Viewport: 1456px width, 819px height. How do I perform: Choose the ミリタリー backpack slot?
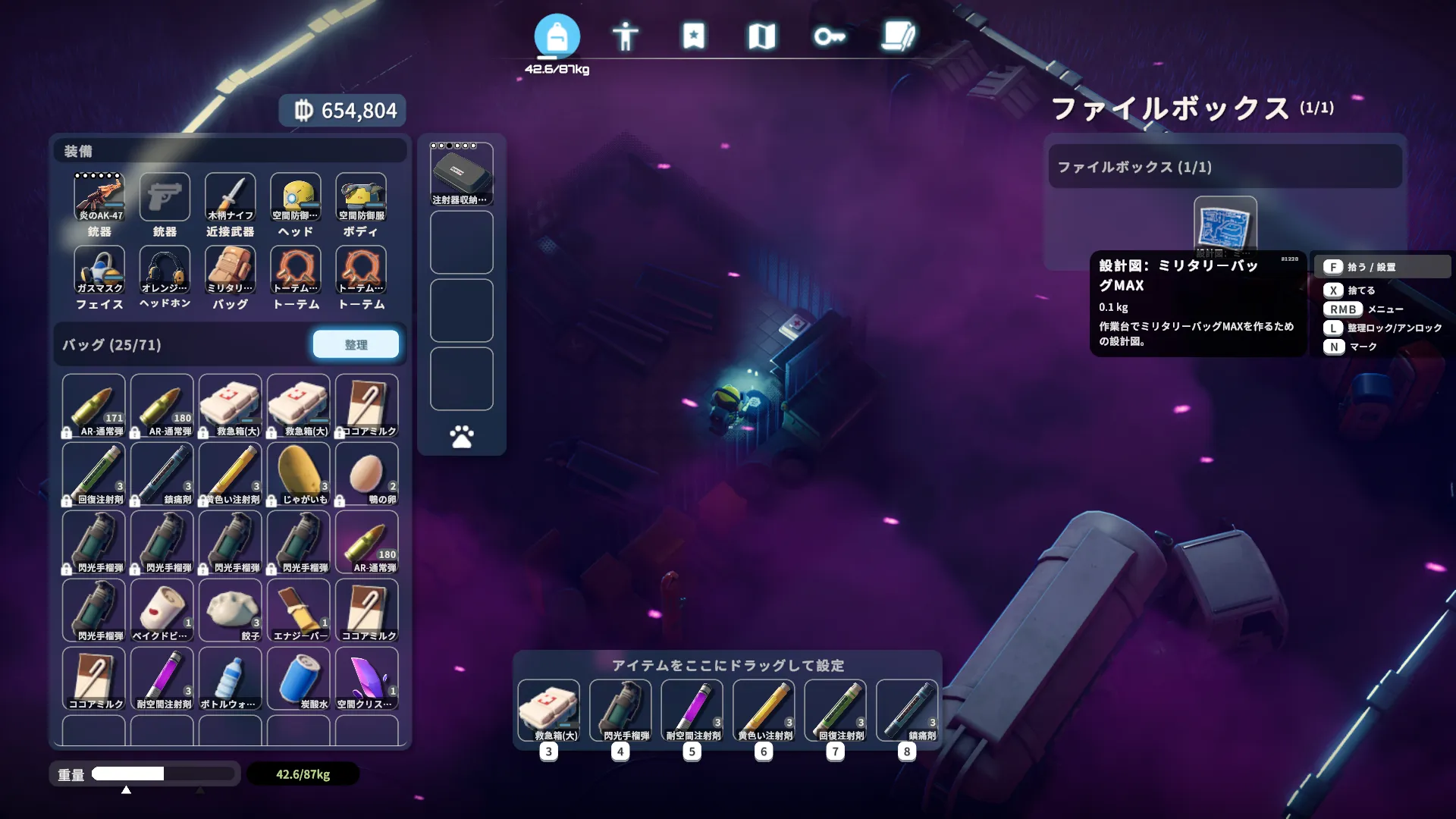231,269
